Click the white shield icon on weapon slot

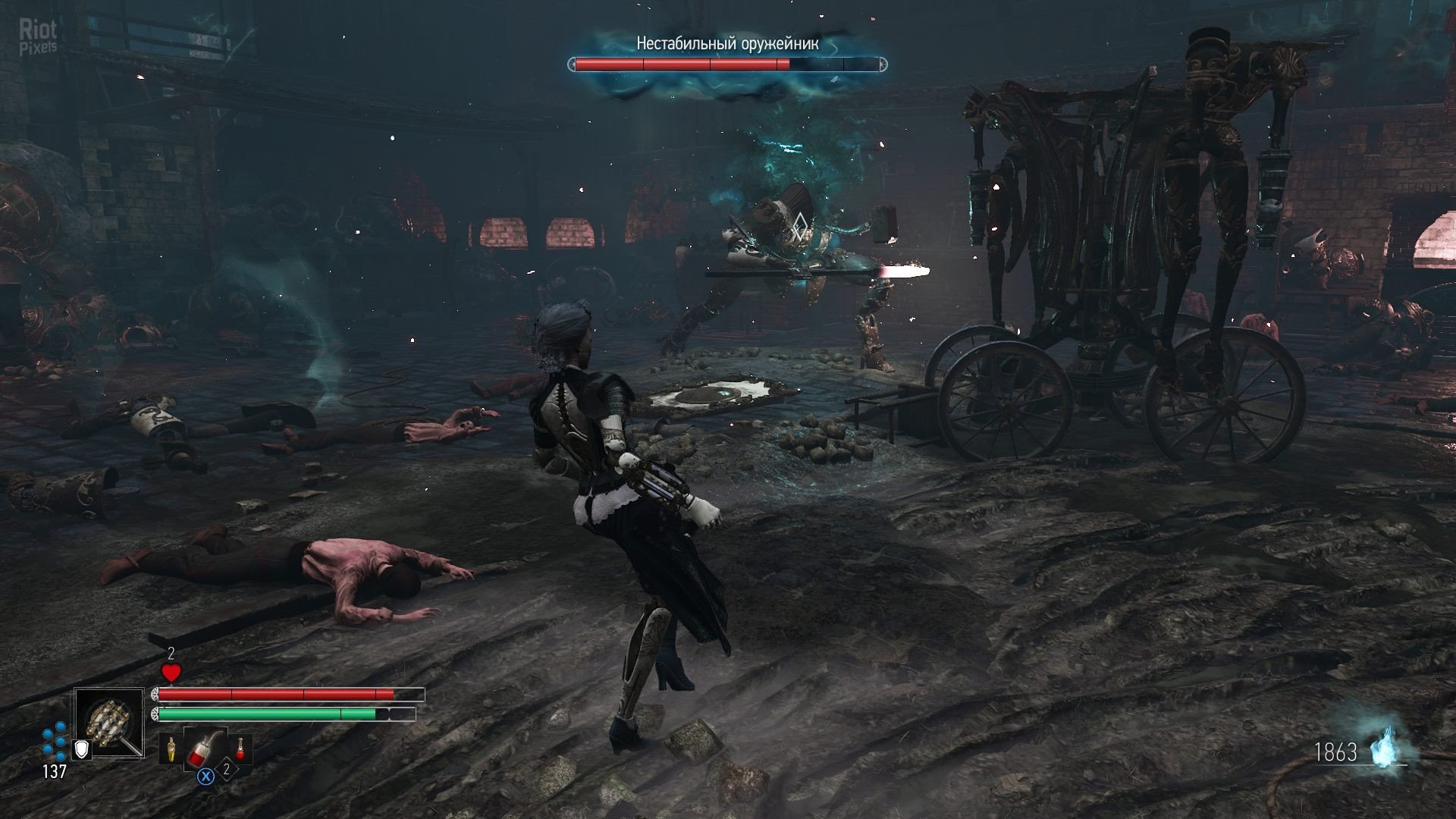click(82, 750)
